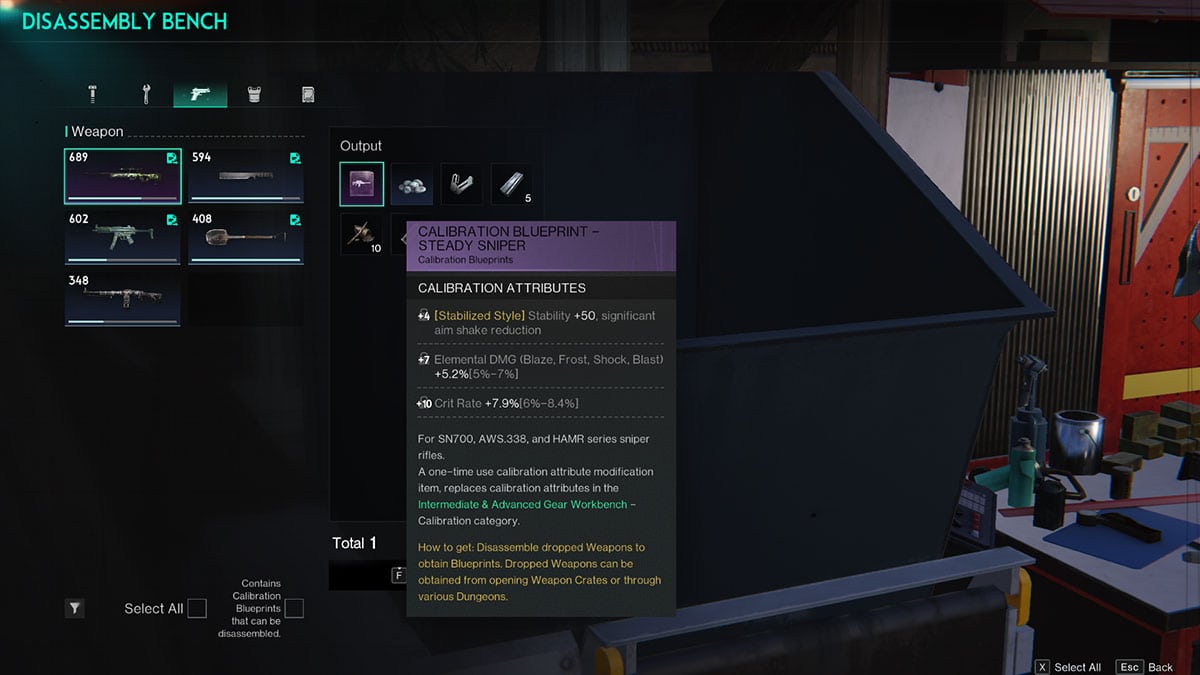The width and height of the screenshot is (1200, 675).
Task: Switch to the pistol weapon tab
Action: pos(200,94)
